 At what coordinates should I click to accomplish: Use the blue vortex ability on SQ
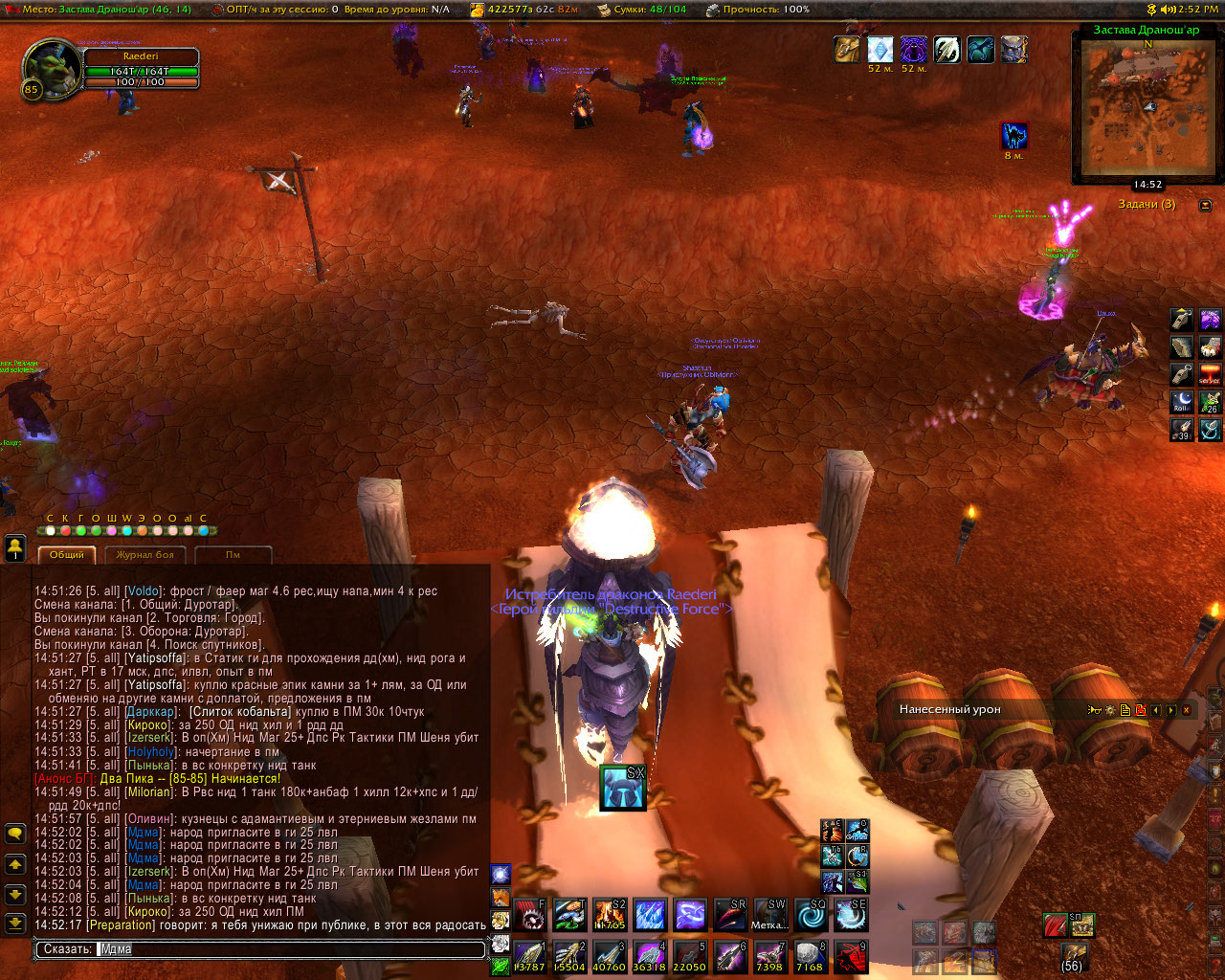click(x=811, y=915)
